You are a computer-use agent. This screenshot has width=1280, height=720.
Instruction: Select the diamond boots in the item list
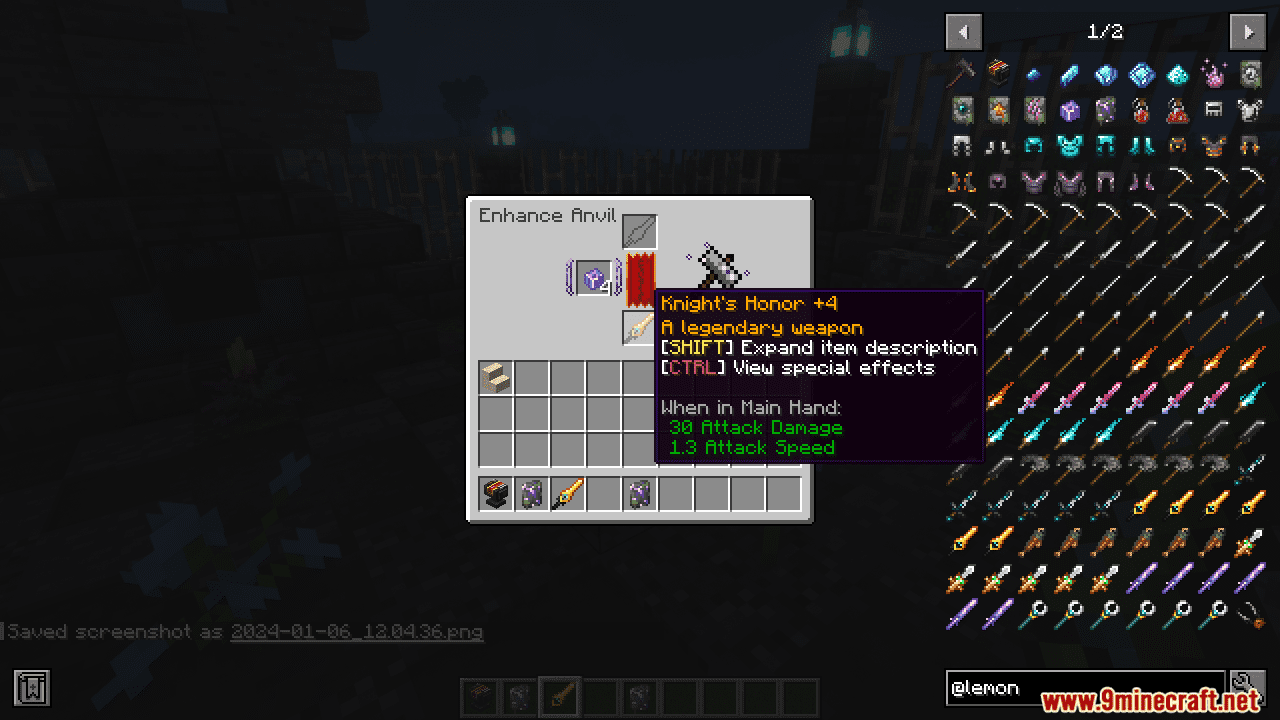click(x=1141, y=146)
